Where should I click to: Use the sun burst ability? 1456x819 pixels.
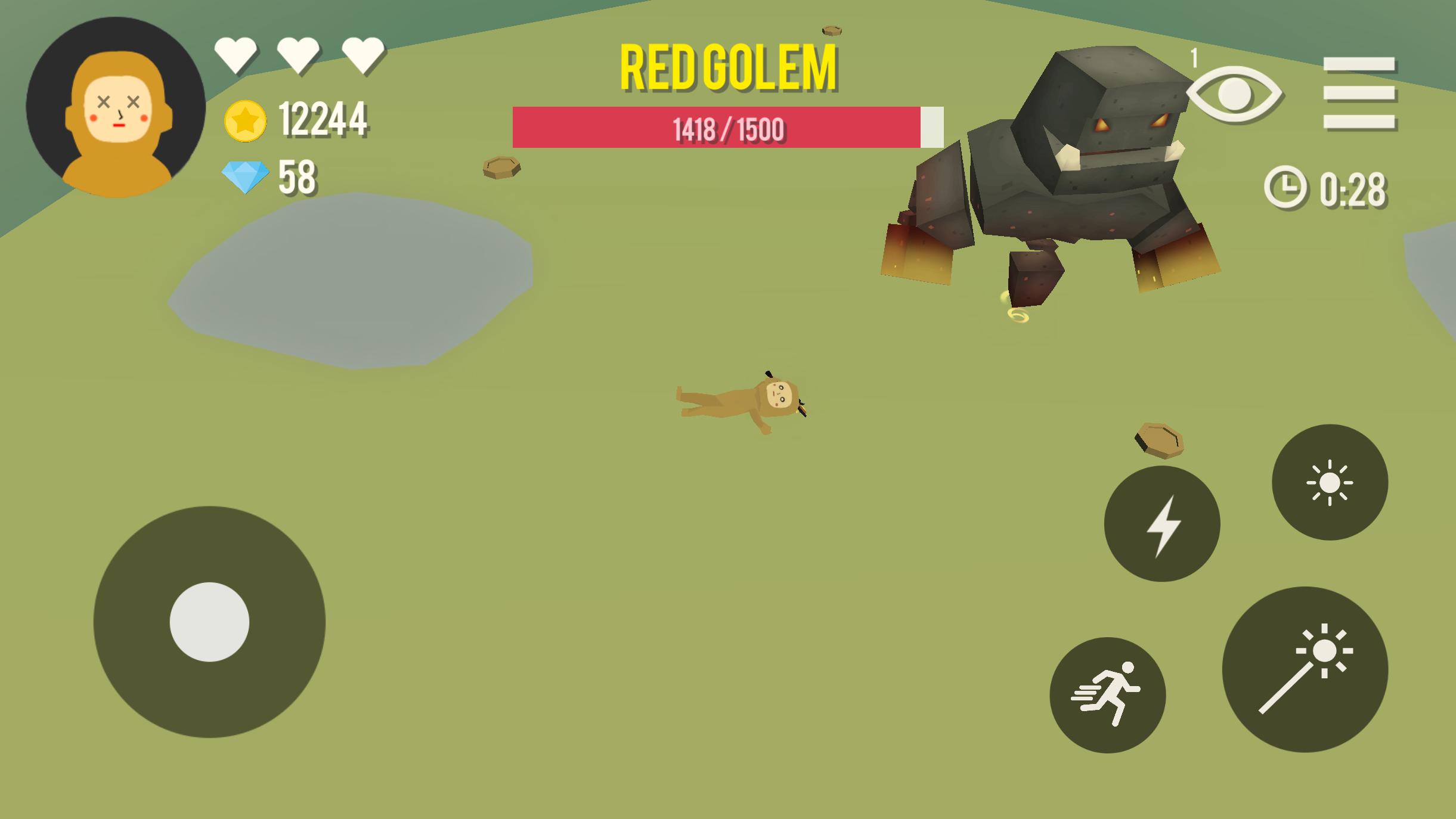(1330, 482)
